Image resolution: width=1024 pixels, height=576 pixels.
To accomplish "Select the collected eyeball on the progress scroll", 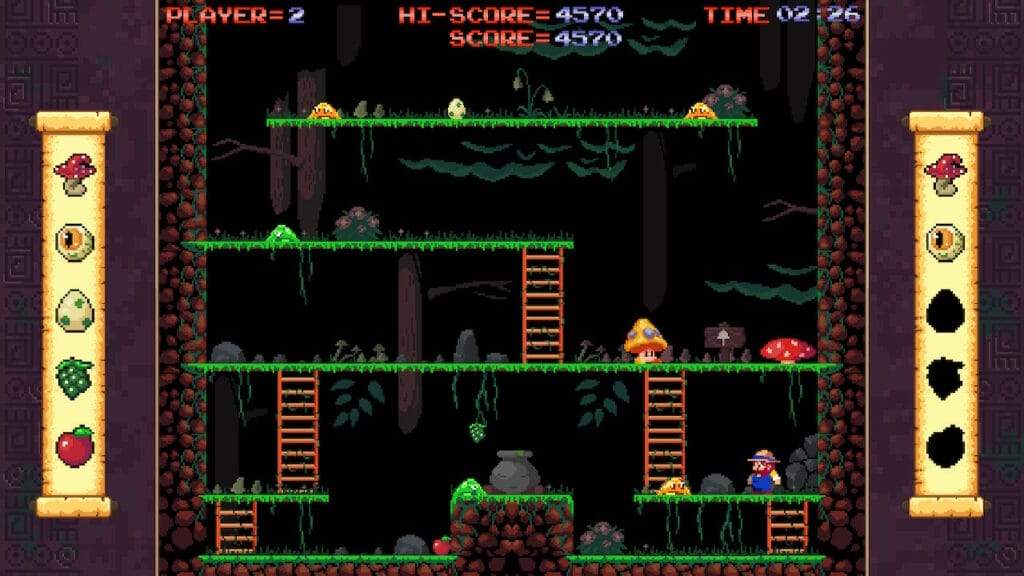I will click(945, 242).
